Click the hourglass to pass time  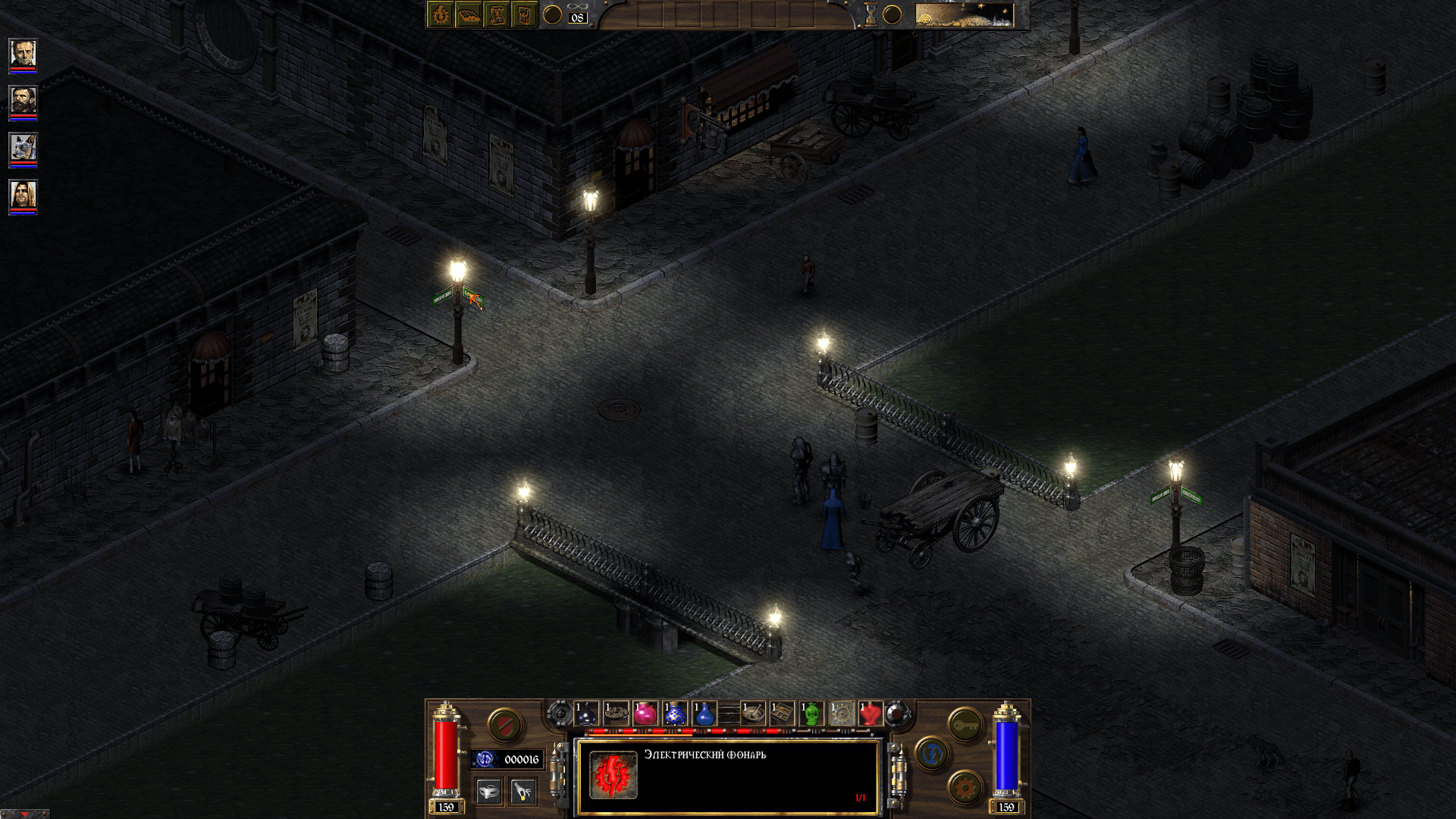click(870, 15)
